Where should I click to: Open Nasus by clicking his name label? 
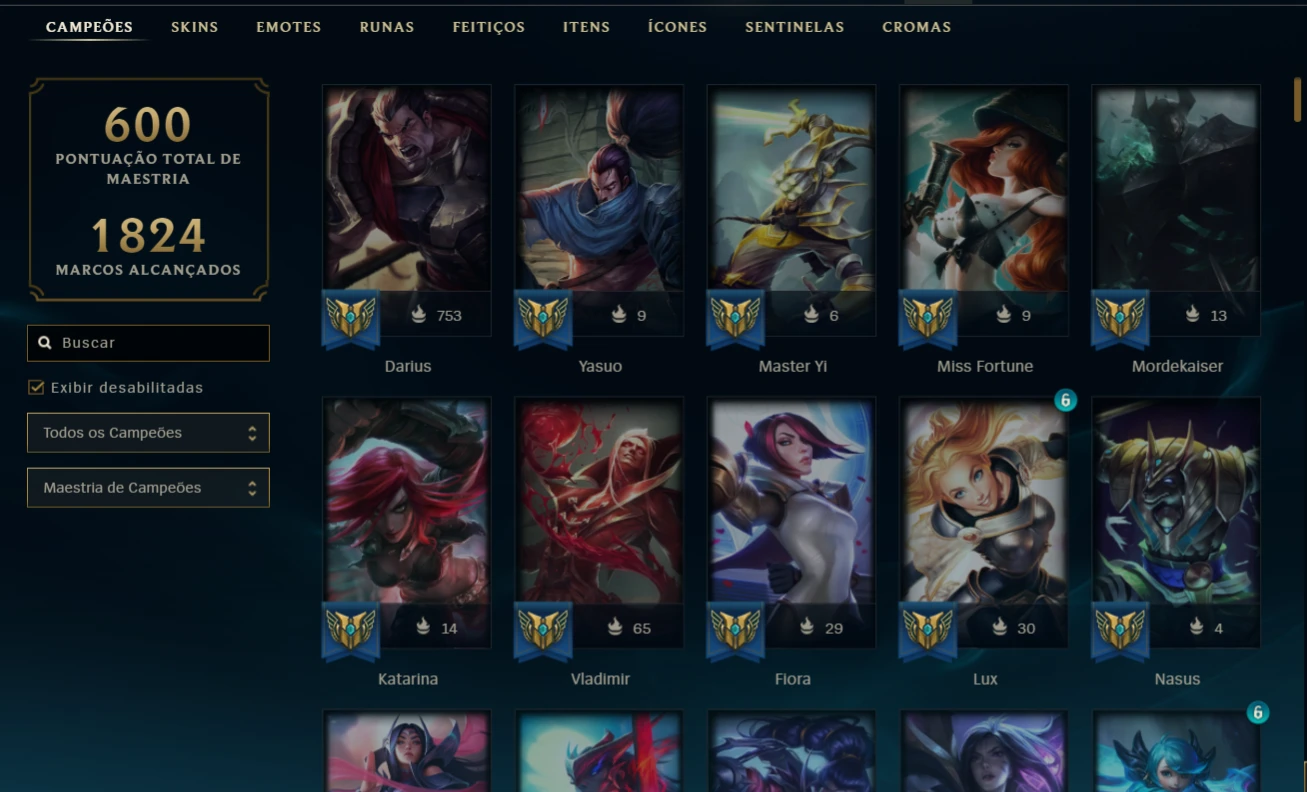[x=1176, y=678]
